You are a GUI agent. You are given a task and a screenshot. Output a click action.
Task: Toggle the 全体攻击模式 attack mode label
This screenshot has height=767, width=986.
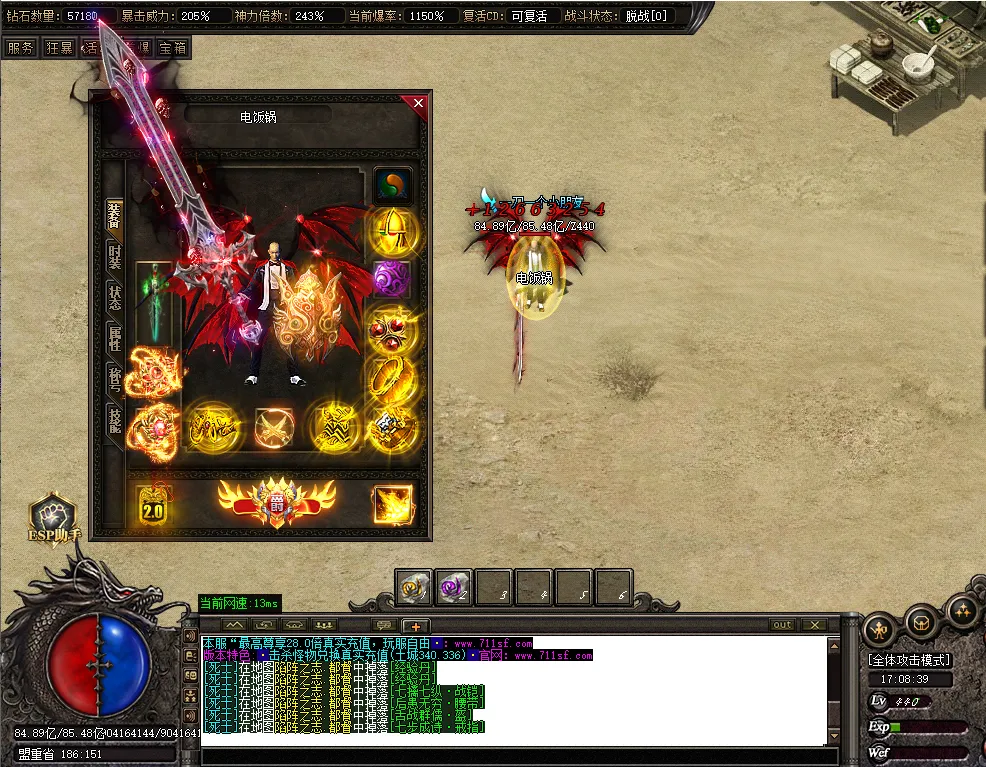[x=909, y=660]
